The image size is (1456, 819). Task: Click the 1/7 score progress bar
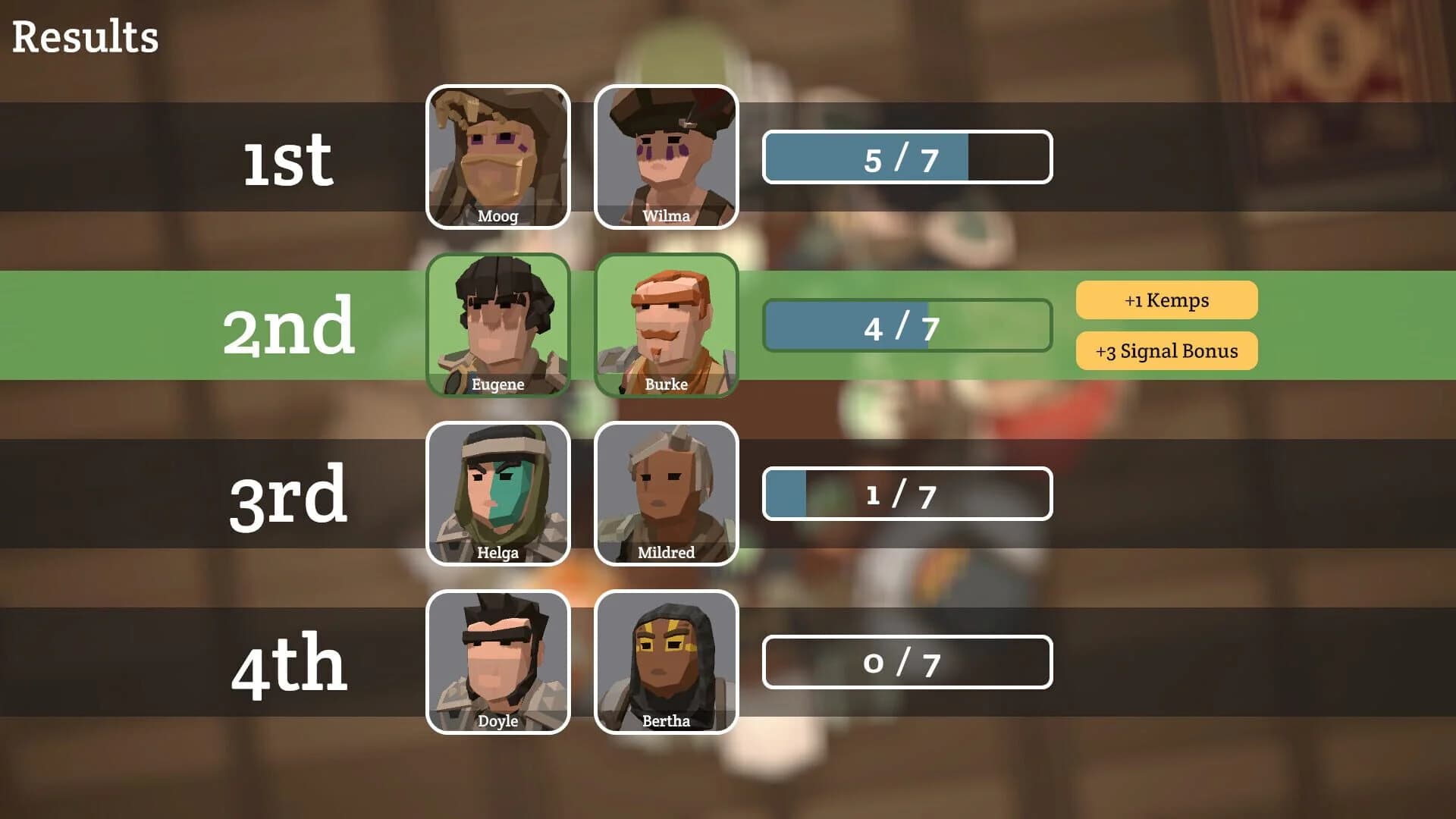pos(908,494)
